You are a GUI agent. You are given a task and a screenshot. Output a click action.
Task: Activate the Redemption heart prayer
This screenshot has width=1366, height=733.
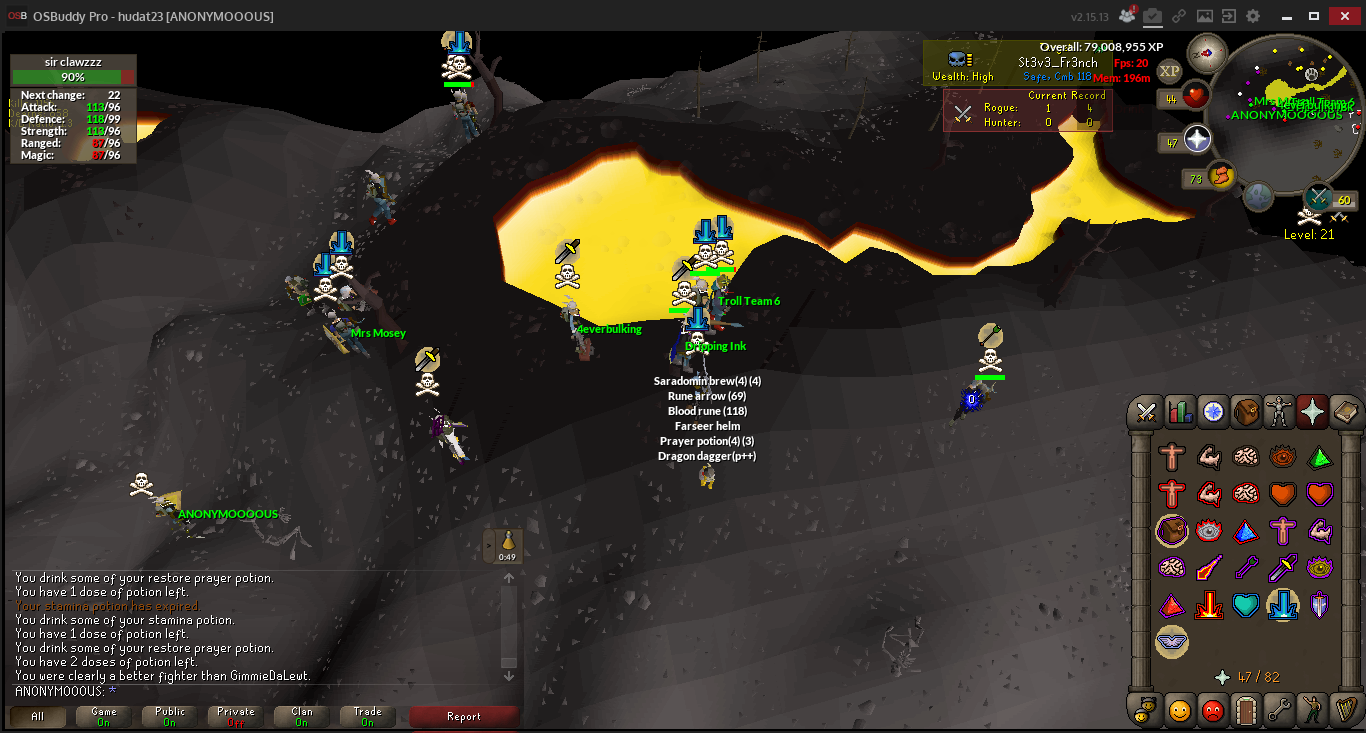pos(1246,605)
